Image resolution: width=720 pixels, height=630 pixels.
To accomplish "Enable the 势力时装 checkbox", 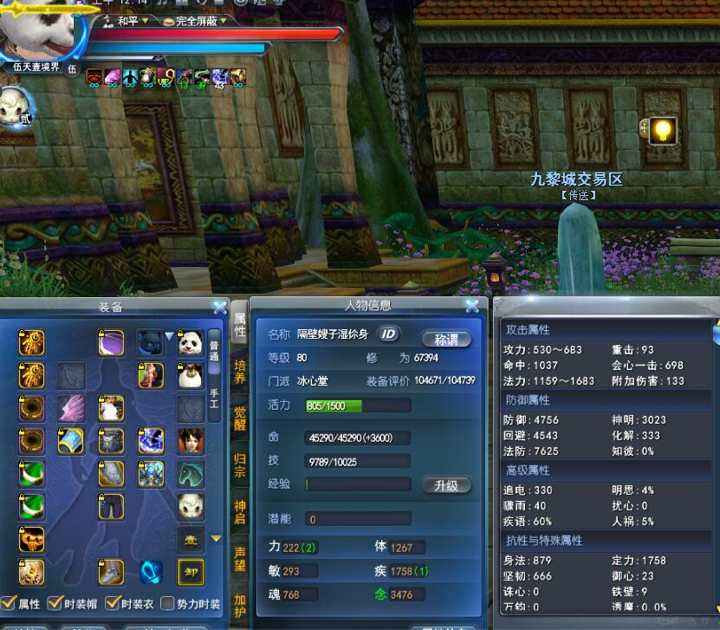I will pyautogui.click(x=169, y=603).
